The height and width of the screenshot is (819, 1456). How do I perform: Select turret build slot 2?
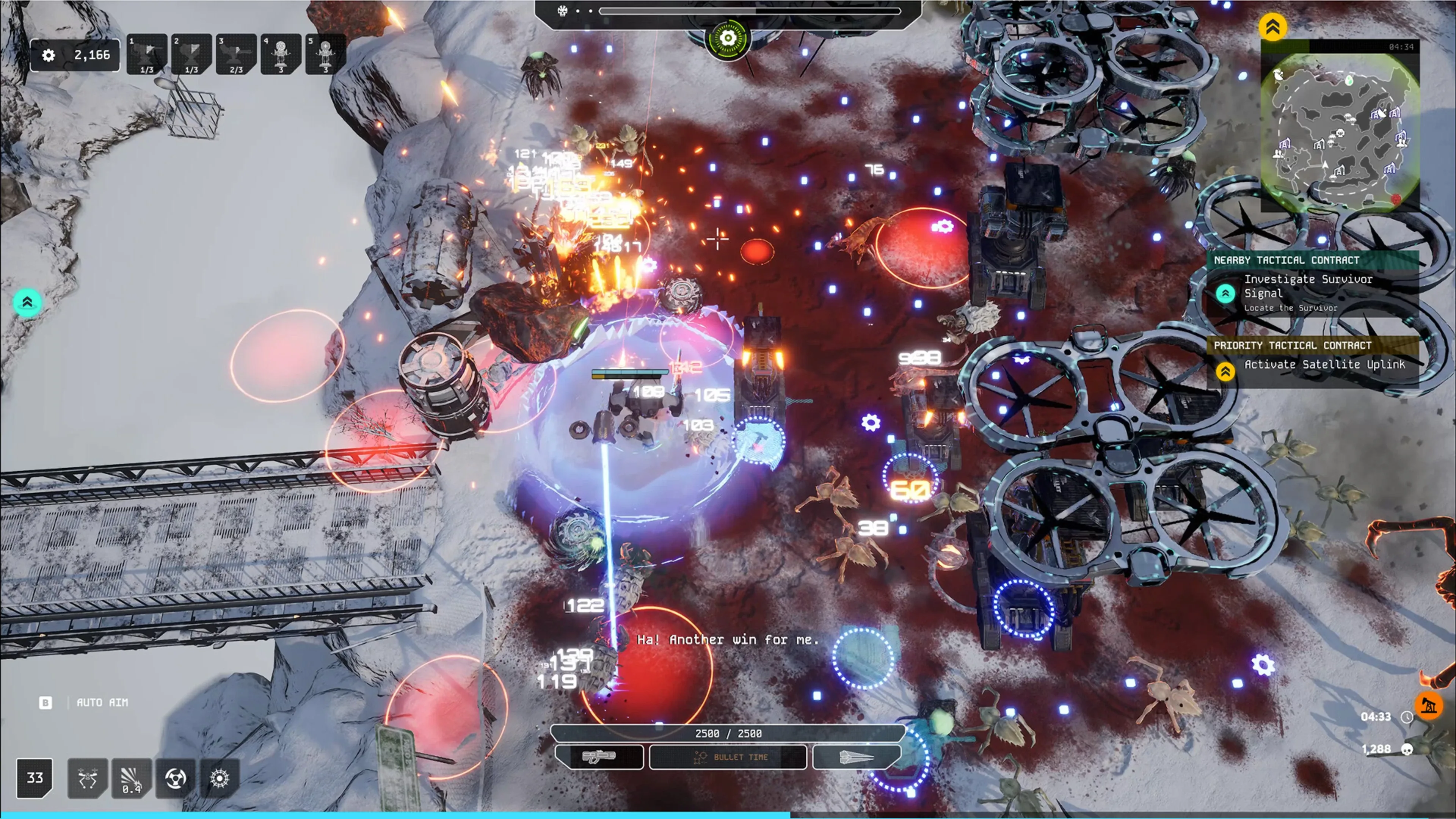coord(191,54)
